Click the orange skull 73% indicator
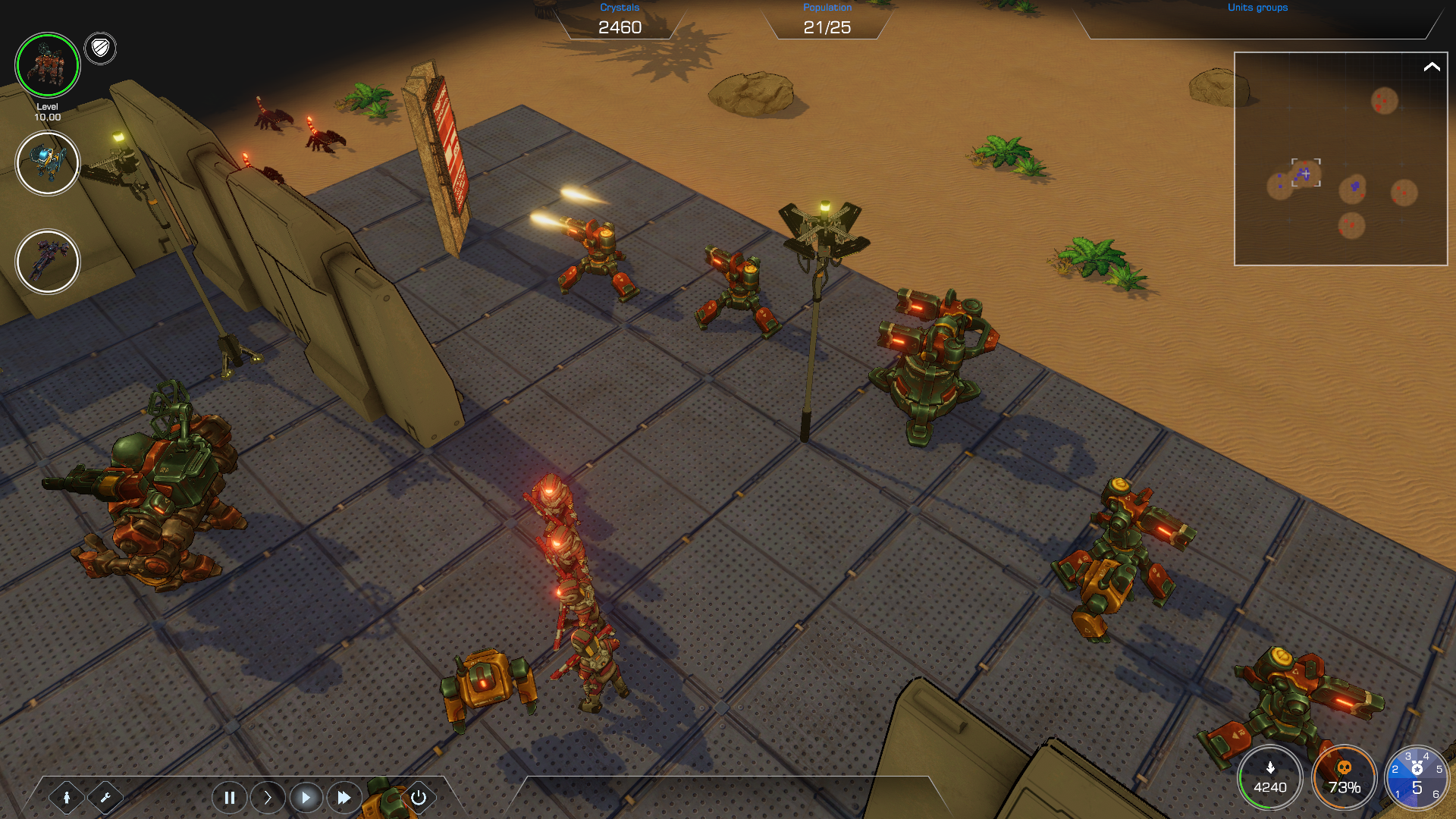Viewport: 1456px width, 819px height. (x=1344, y=778)
